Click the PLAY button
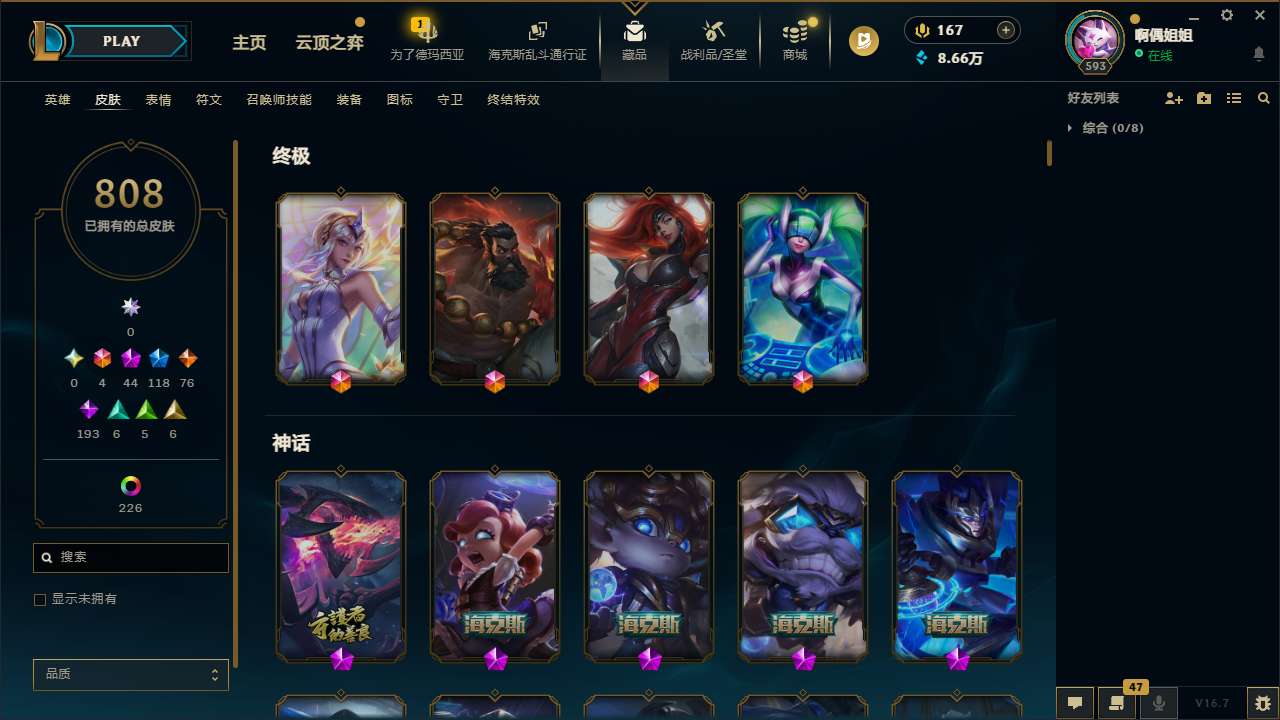1280x720 pixels. 121,41
